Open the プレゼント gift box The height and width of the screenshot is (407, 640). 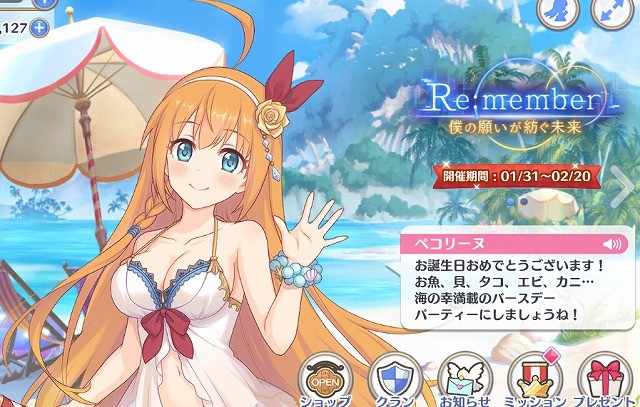606,380
